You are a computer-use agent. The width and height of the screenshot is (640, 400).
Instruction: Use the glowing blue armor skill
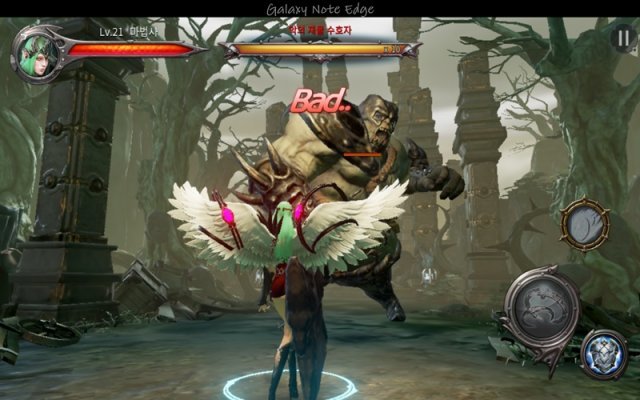604,354
